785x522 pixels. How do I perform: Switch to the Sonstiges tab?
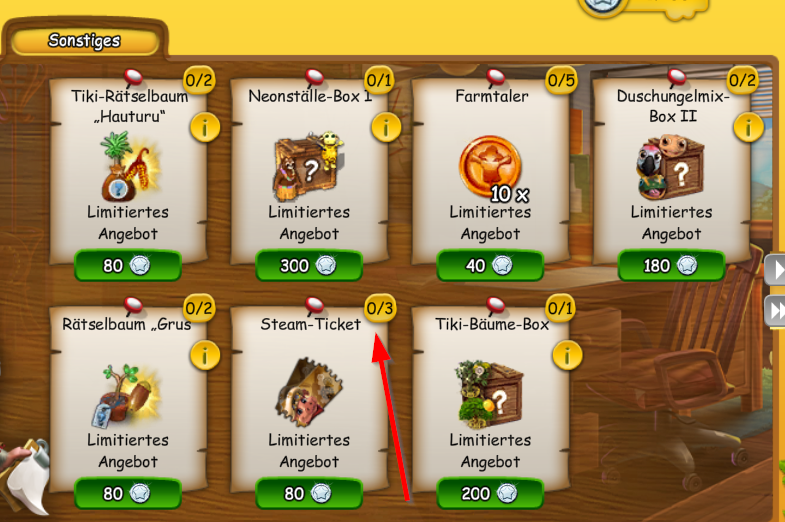[x=84, y=41]
